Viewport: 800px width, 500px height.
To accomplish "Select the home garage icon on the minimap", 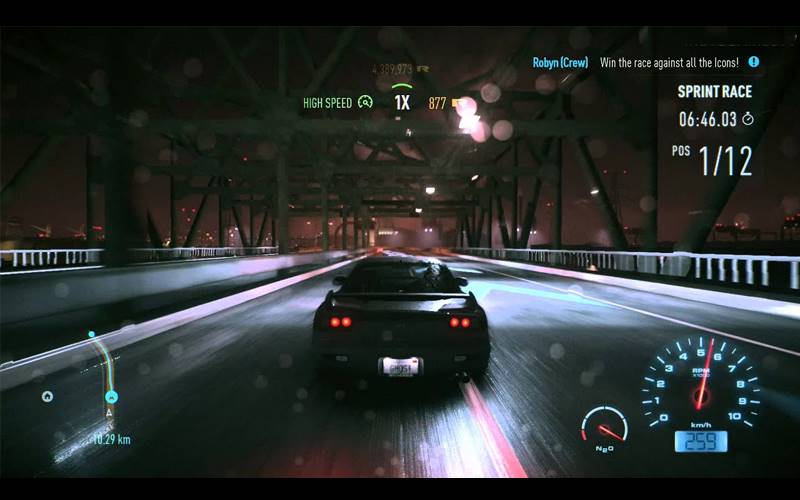I will click(47, 396).
